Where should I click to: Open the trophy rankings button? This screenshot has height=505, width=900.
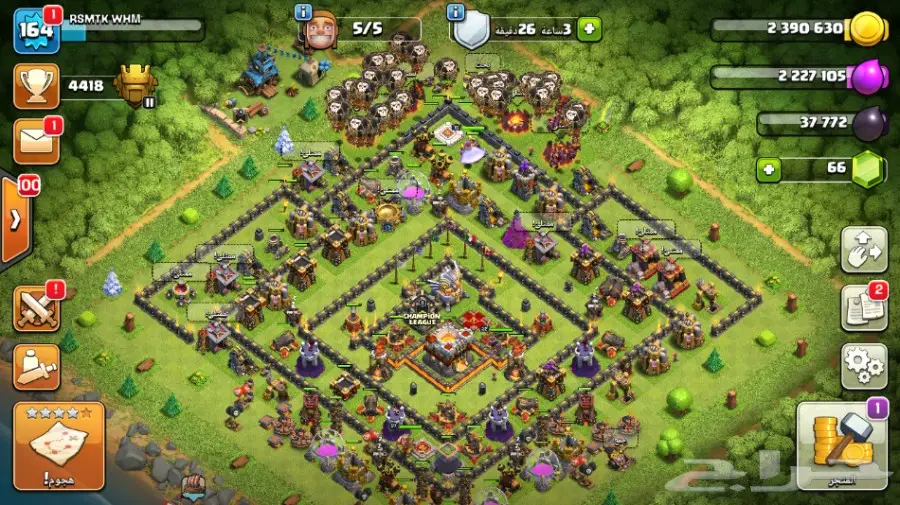point(36,87)
